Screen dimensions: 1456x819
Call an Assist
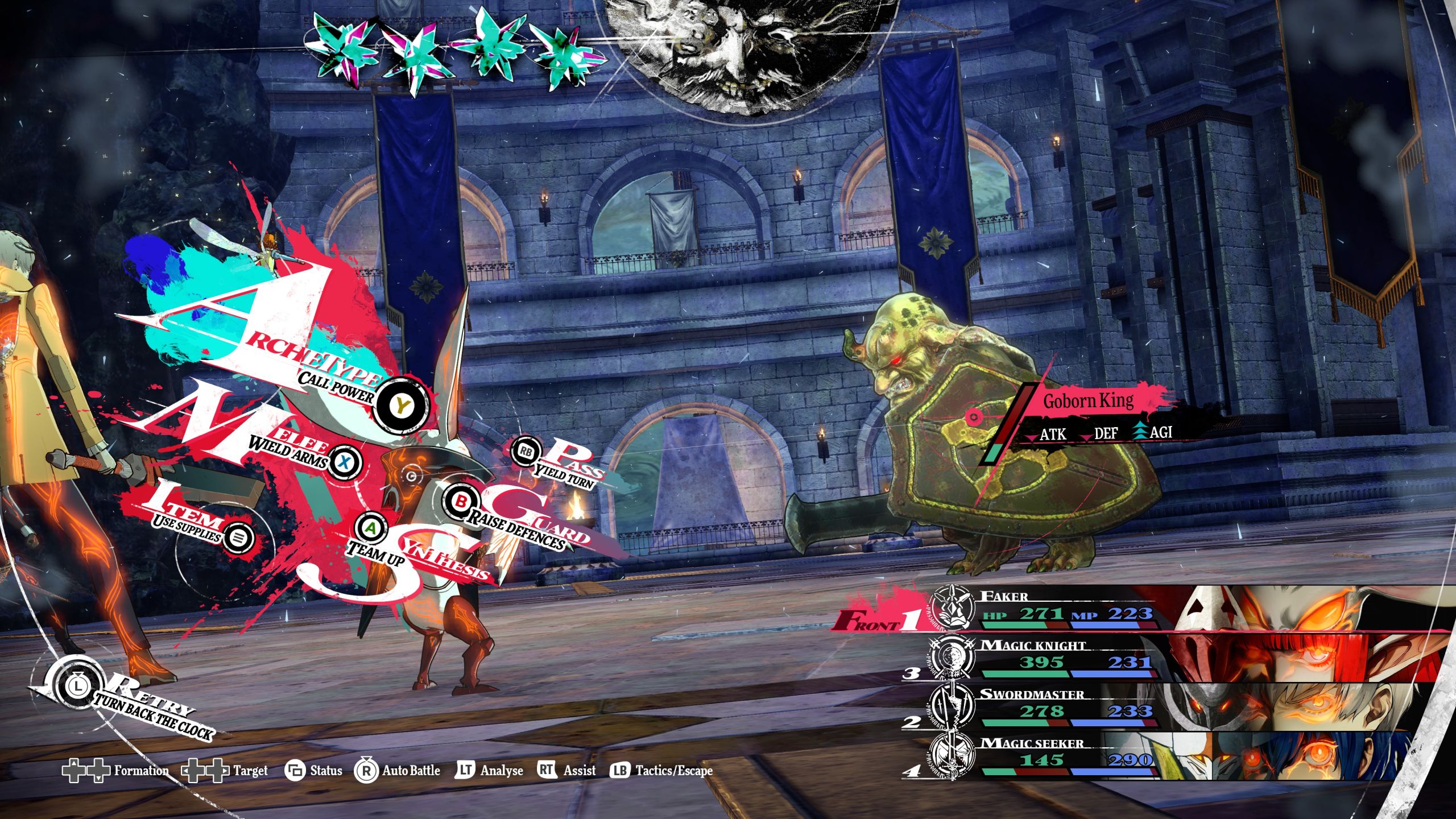click(x=566, y=771)
